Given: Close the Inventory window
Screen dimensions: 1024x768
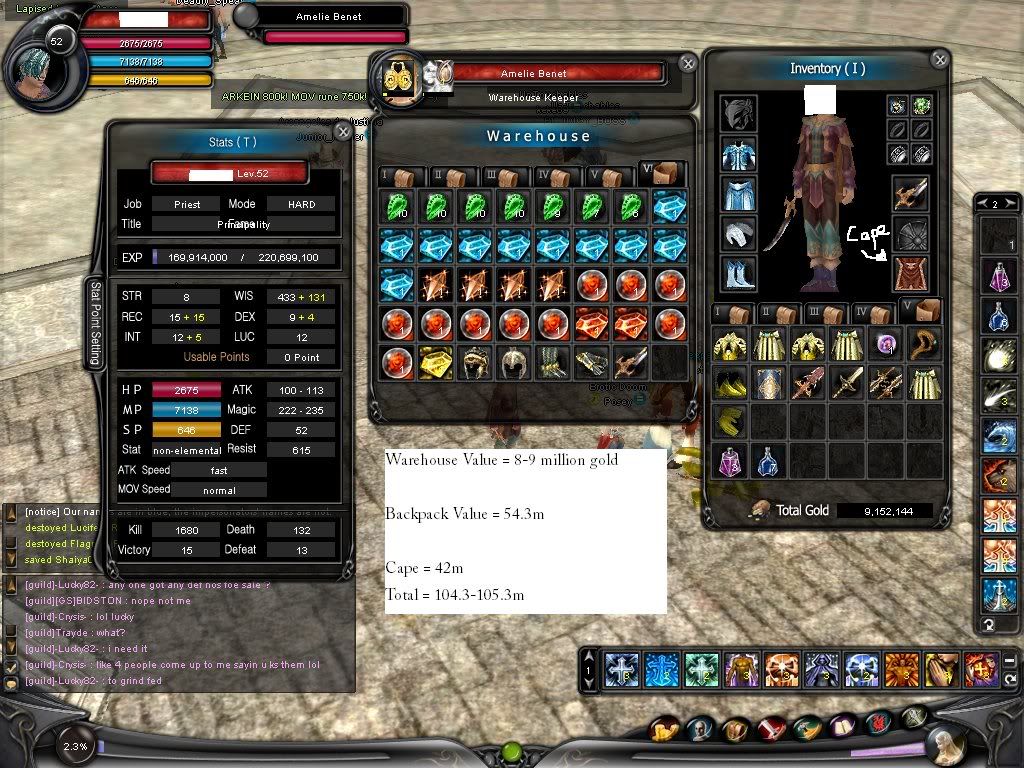Looking at the screenshot, I should coord(939,60).
